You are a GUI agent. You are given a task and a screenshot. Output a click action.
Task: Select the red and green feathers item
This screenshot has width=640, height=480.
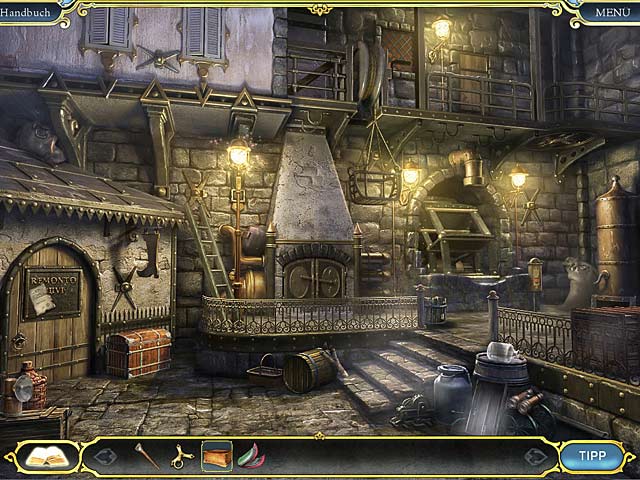[251, 457]
